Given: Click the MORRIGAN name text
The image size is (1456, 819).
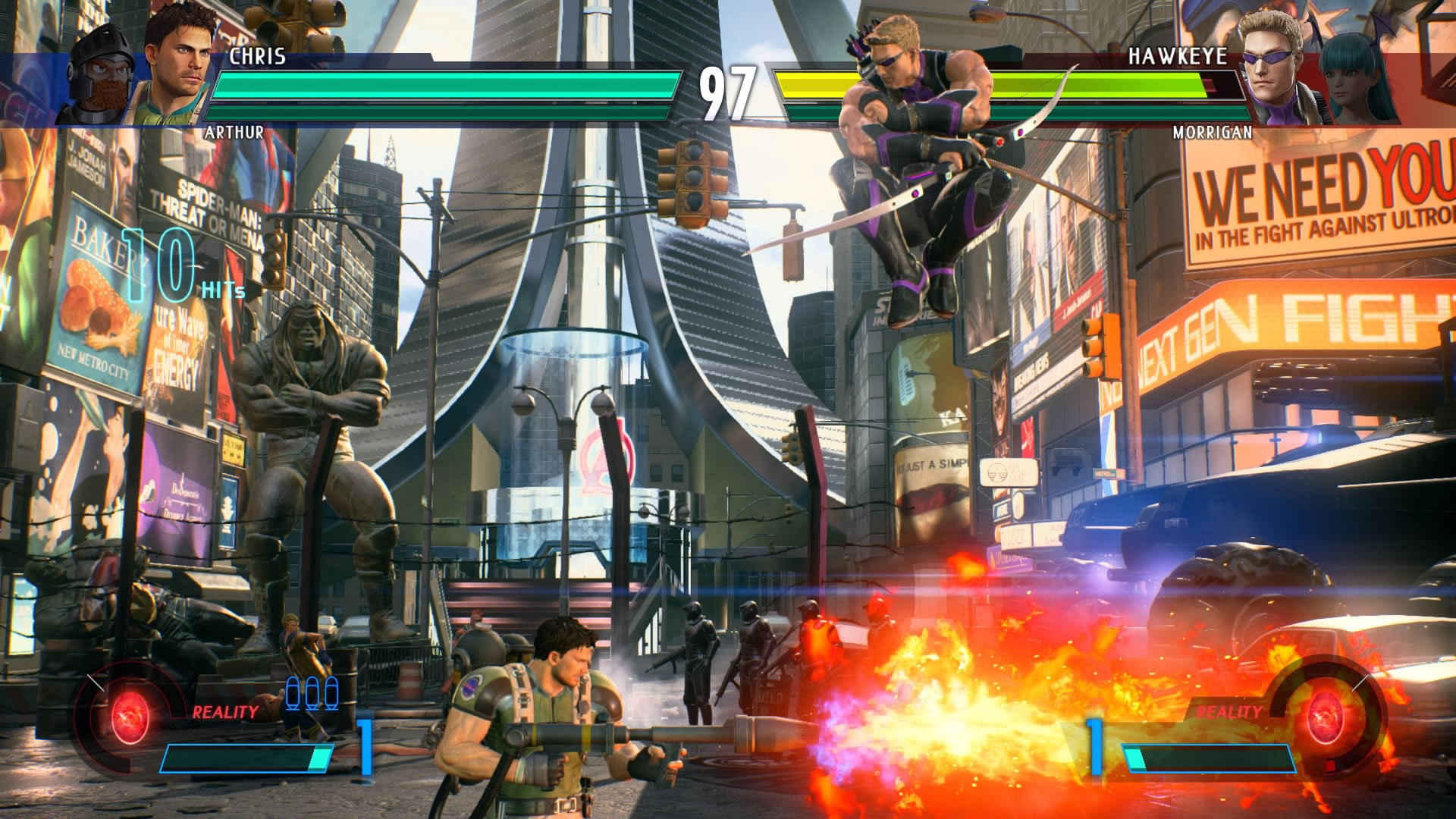Looking at the screenshot, I should click(1211, 133).
